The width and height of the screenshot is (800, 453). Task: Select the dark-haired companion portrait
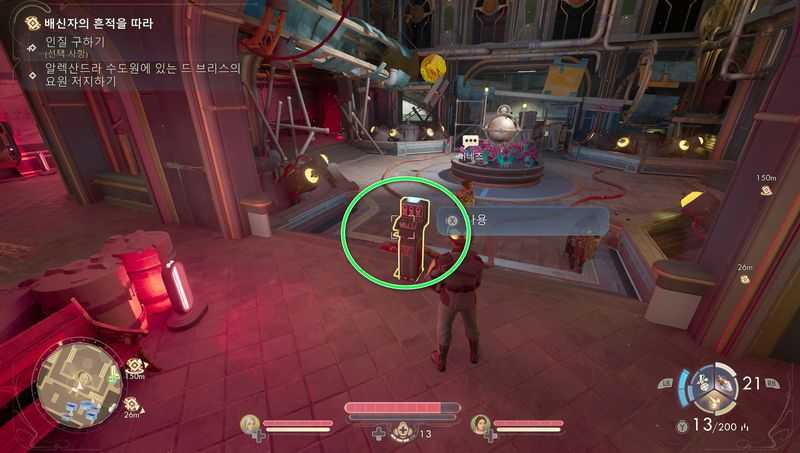click(480, 424)
